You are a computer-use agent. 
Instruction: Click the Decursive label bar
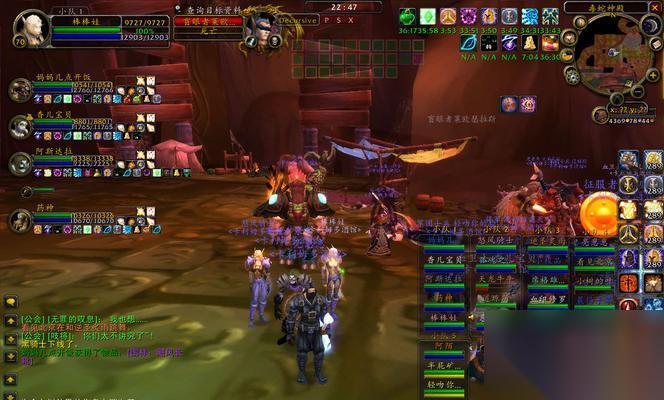pos(299,19)
